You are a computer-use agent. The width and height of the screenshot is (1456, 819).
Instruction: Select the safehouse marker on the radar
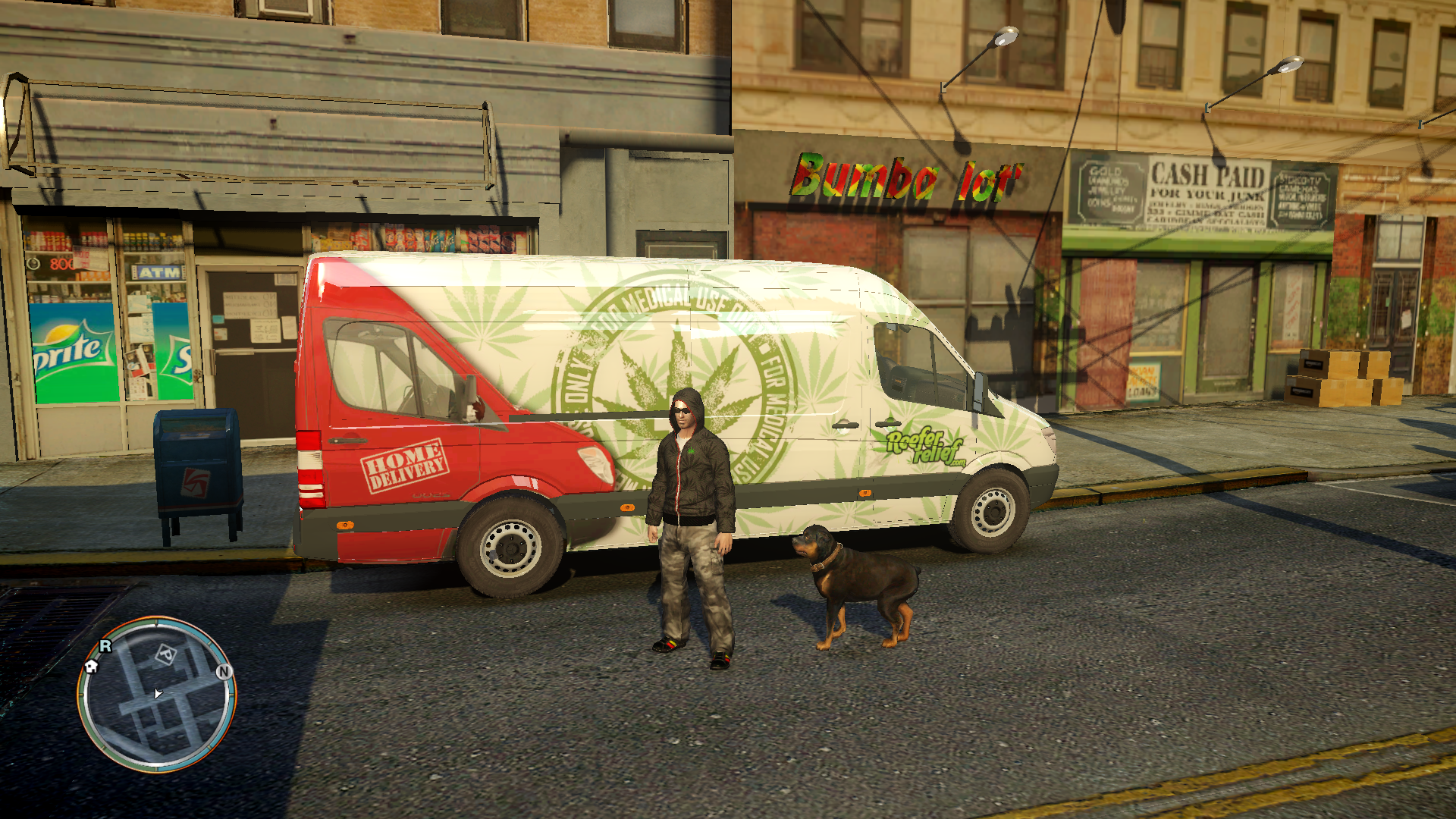(x=92, y=667)
